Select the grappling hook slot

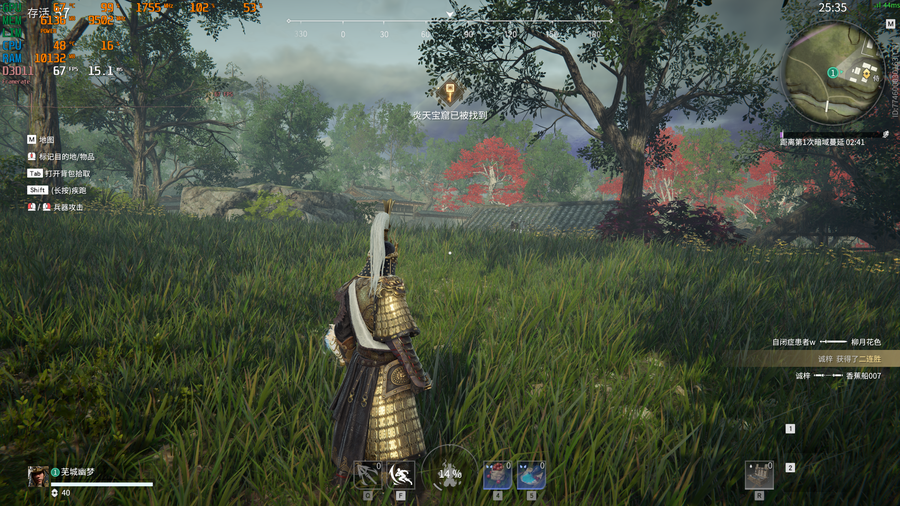click(x=367, y=475)
